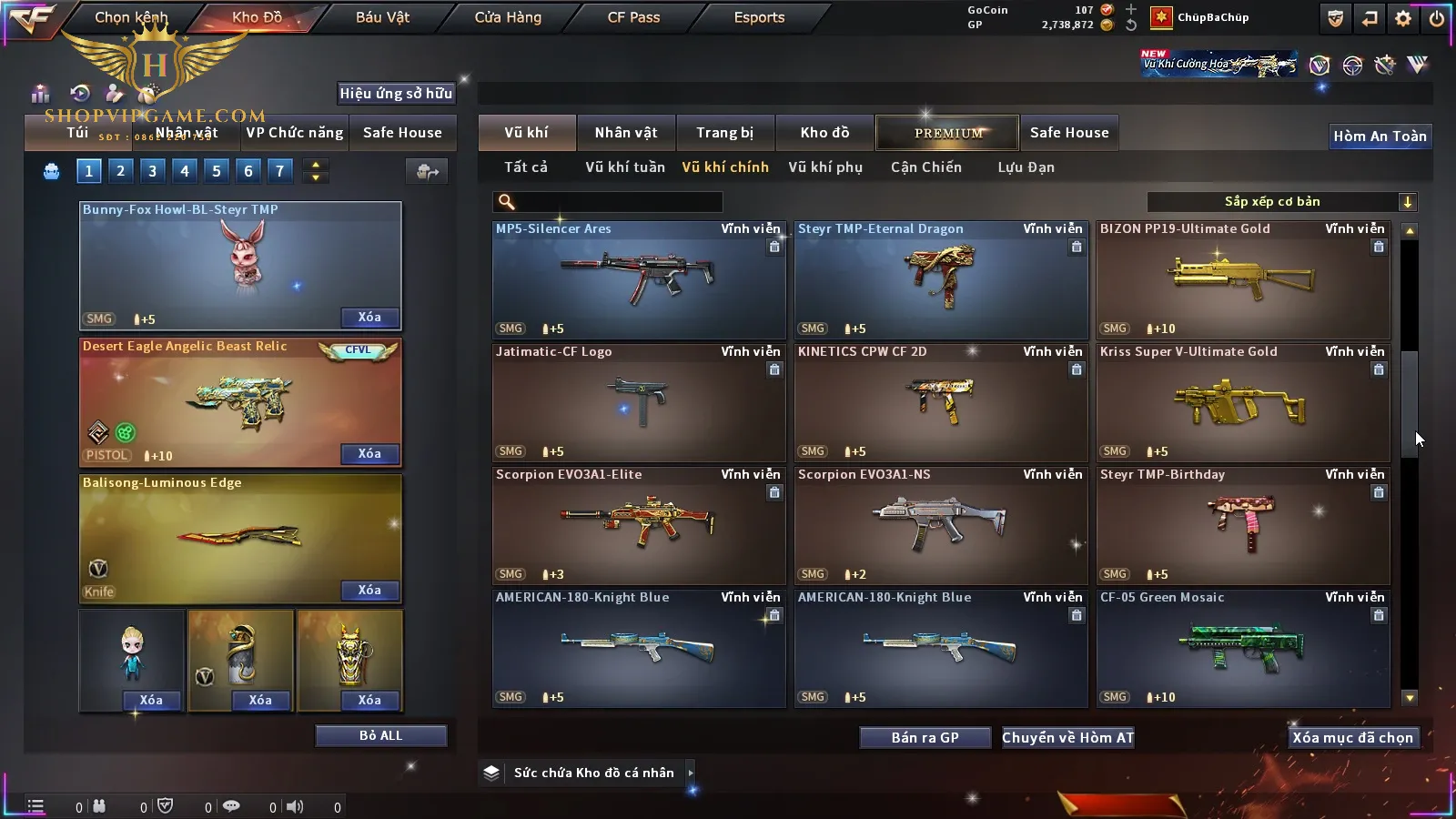
Task: Choose the BIZON PP19-Ultimate Gold weapon
Action: pyautogui.click(x=1243, y=280)
